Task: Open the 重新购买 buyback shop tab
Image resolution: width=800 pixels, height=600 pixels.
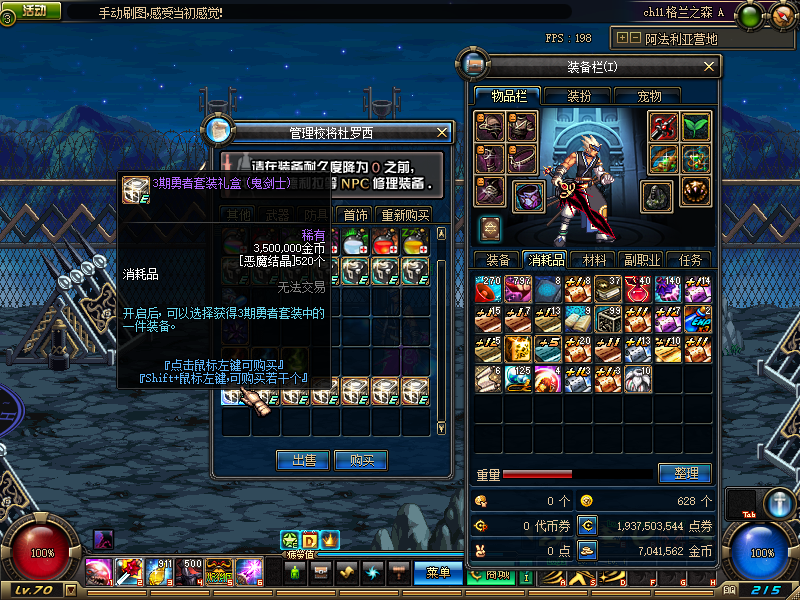Action: pyautogui.click(x=404, y=215)
